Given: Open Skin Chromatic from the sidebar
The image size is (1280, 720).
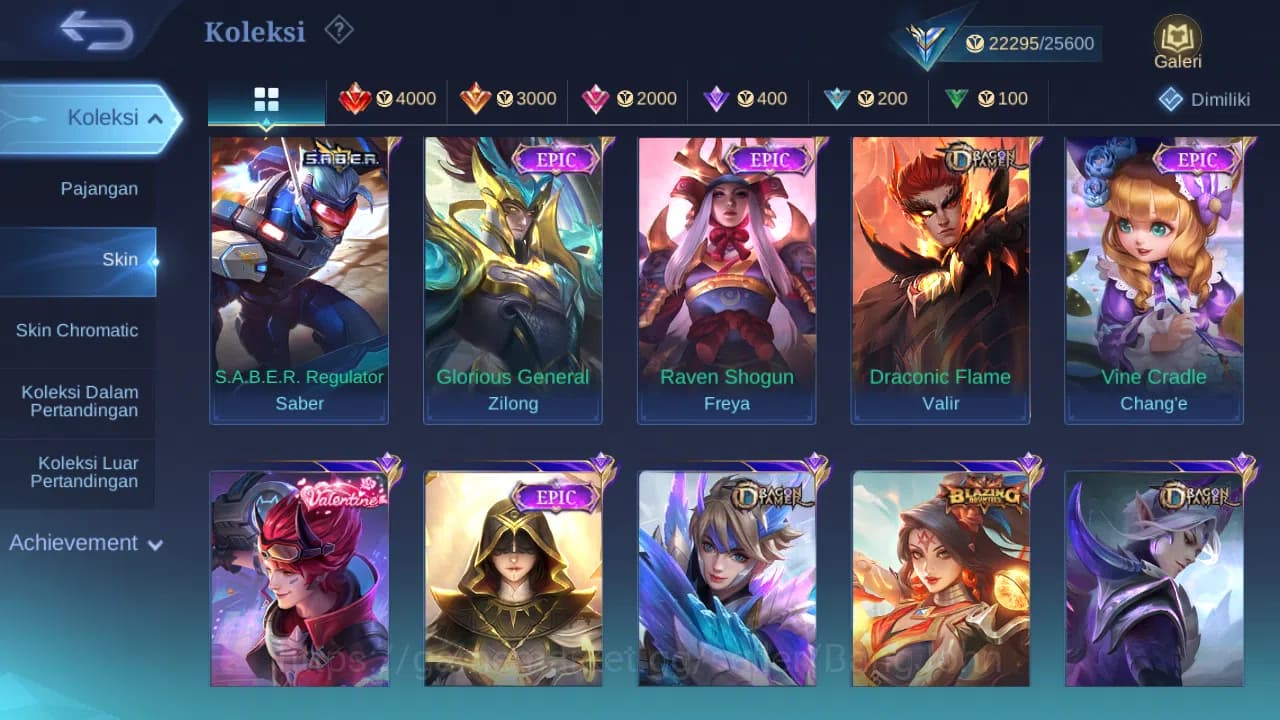Looking at the screenshot, I should (79, 330).
